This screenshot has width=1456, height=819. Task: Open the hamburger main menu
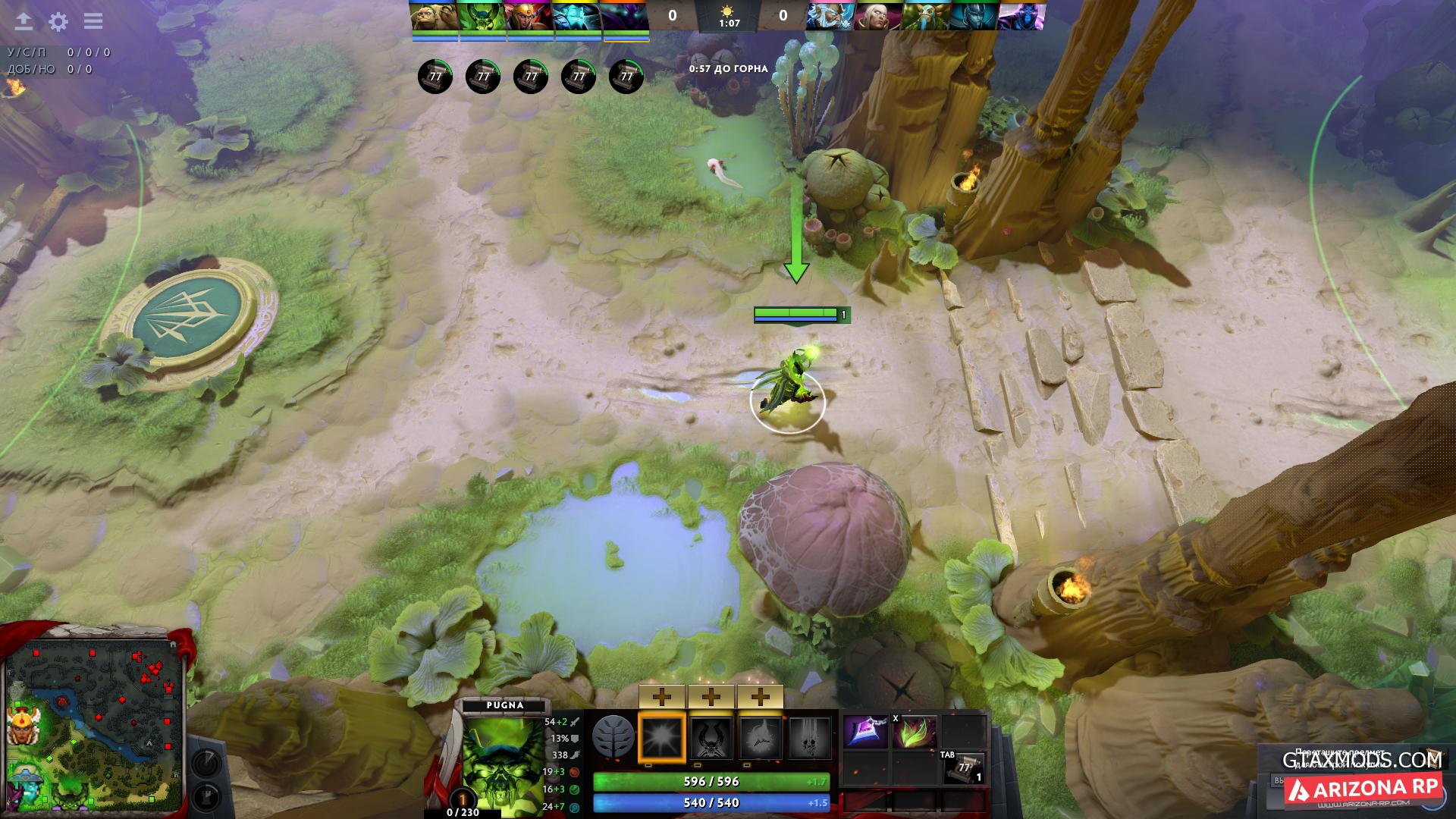point(93,21)
